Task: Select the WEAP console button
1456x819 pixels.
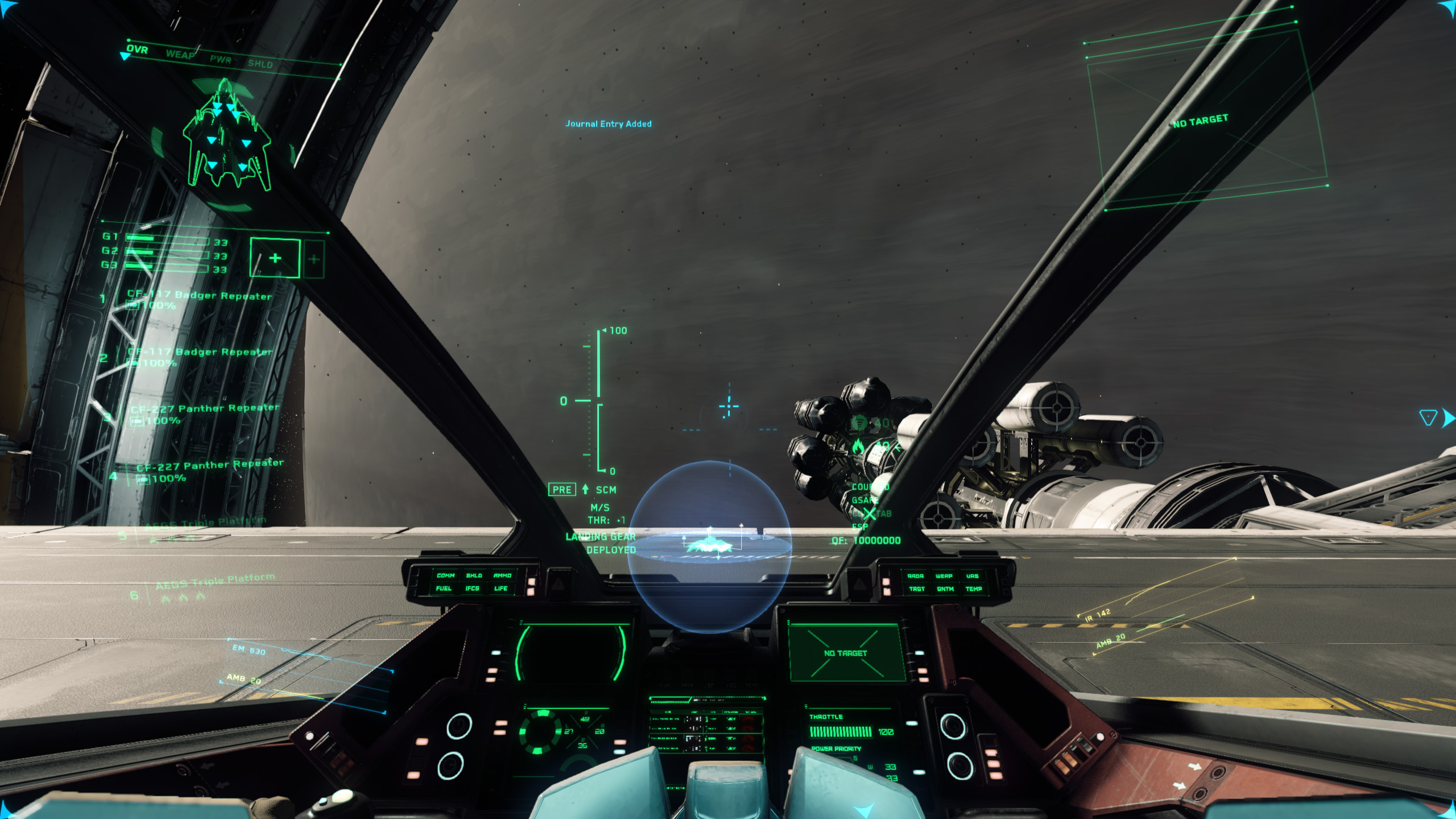Action: pos(944,576)
